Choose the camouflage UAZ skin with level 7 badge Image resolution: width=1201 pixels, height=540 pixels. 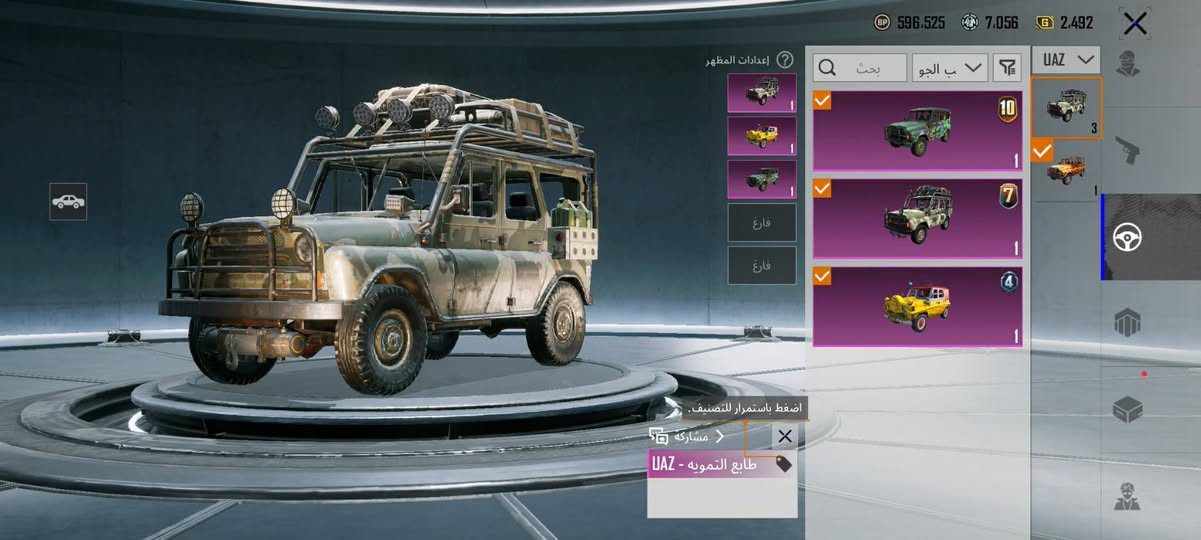click(917, 218)
